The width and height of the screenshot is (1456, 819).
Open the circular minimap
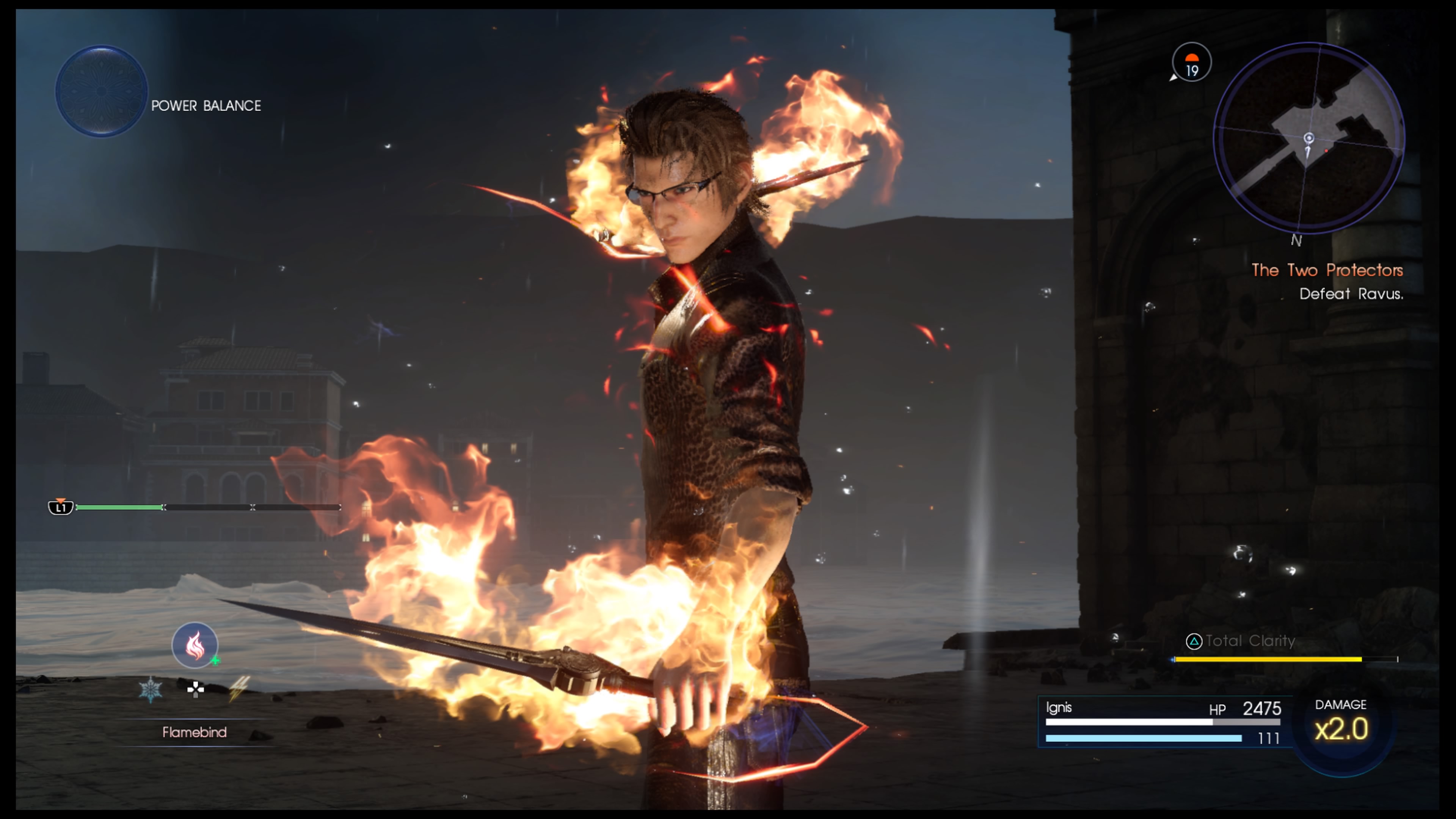tap(1308, 138)
